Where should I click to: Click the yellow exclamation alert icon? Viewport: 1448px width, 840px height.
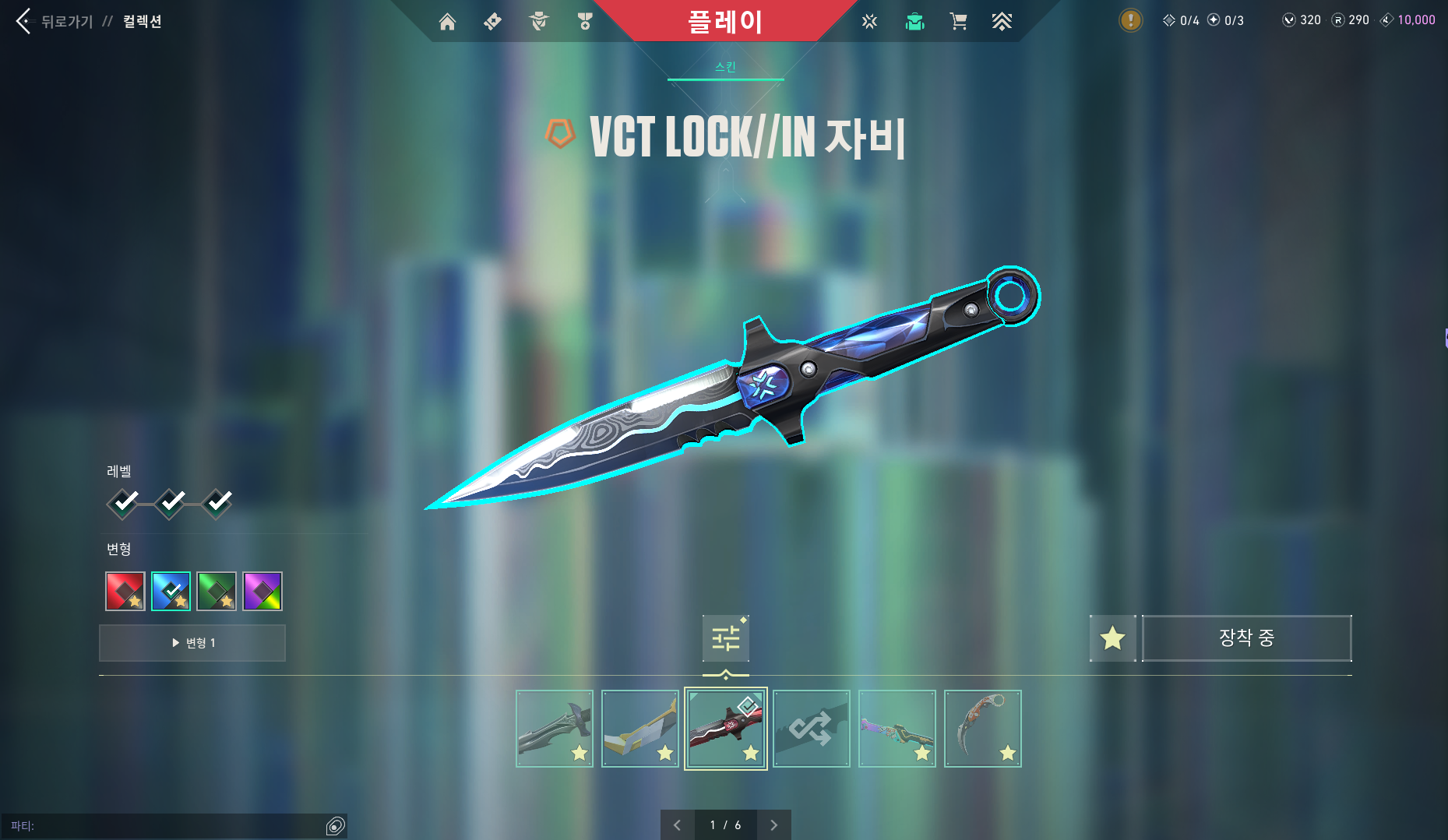(x=1130, y=20)
